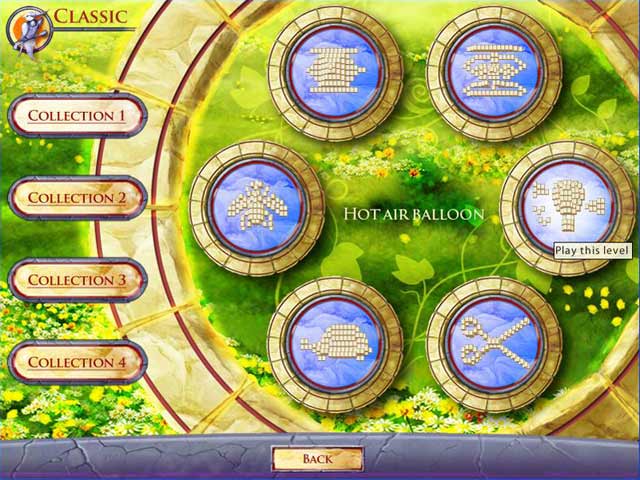Switch to Collection 2
The height and width of the screenshot is (480, 640).
[77, 198]
